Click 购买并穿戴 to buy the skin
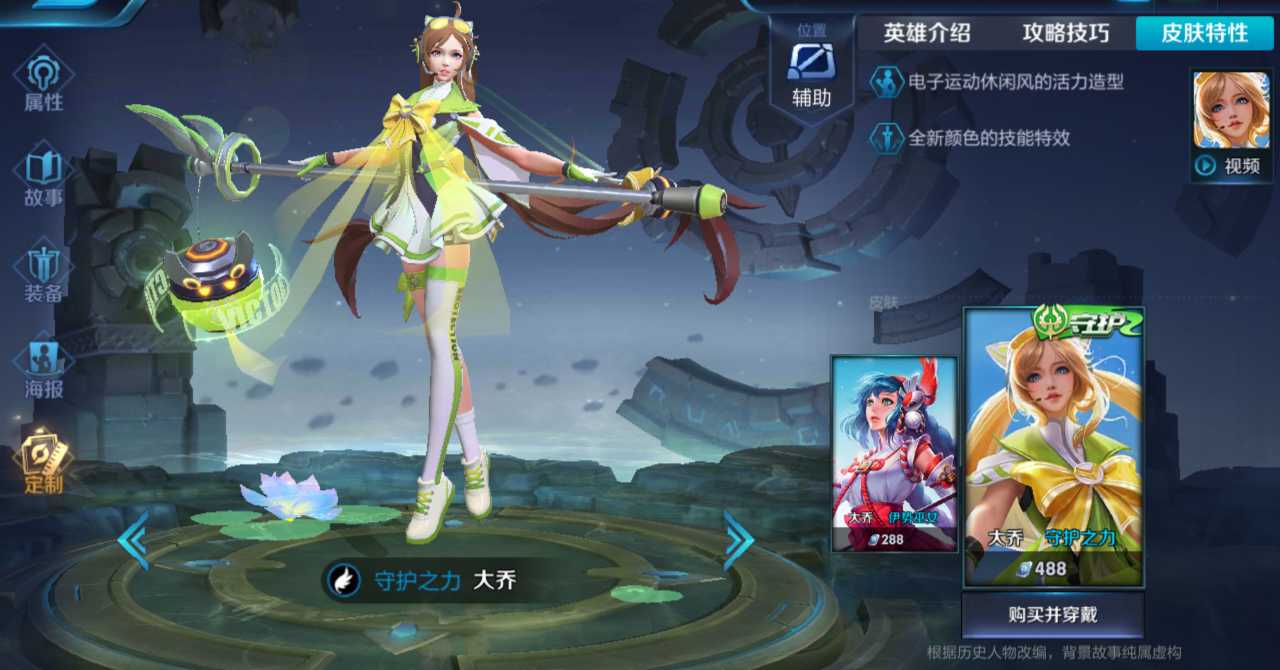The height and width of the screenshot is (670, 1280). click(x=1052, y=614)
